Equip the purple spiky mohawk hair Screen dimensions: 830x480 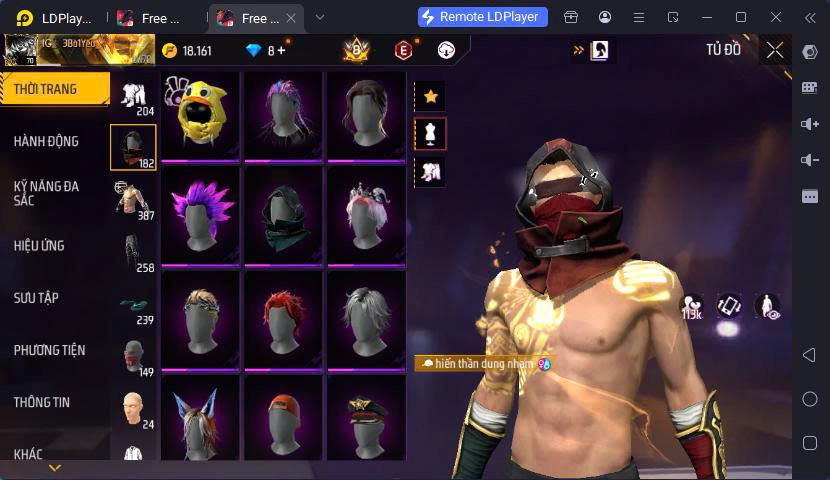point(200,215)
